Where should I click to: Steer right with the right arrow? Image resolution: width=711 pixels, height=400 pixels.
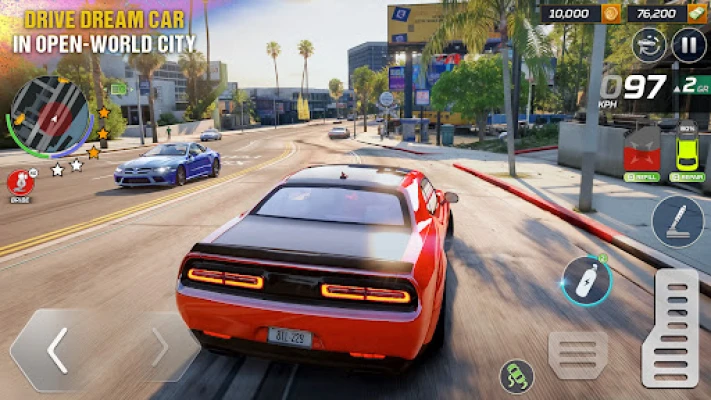[x=160, y=348]
